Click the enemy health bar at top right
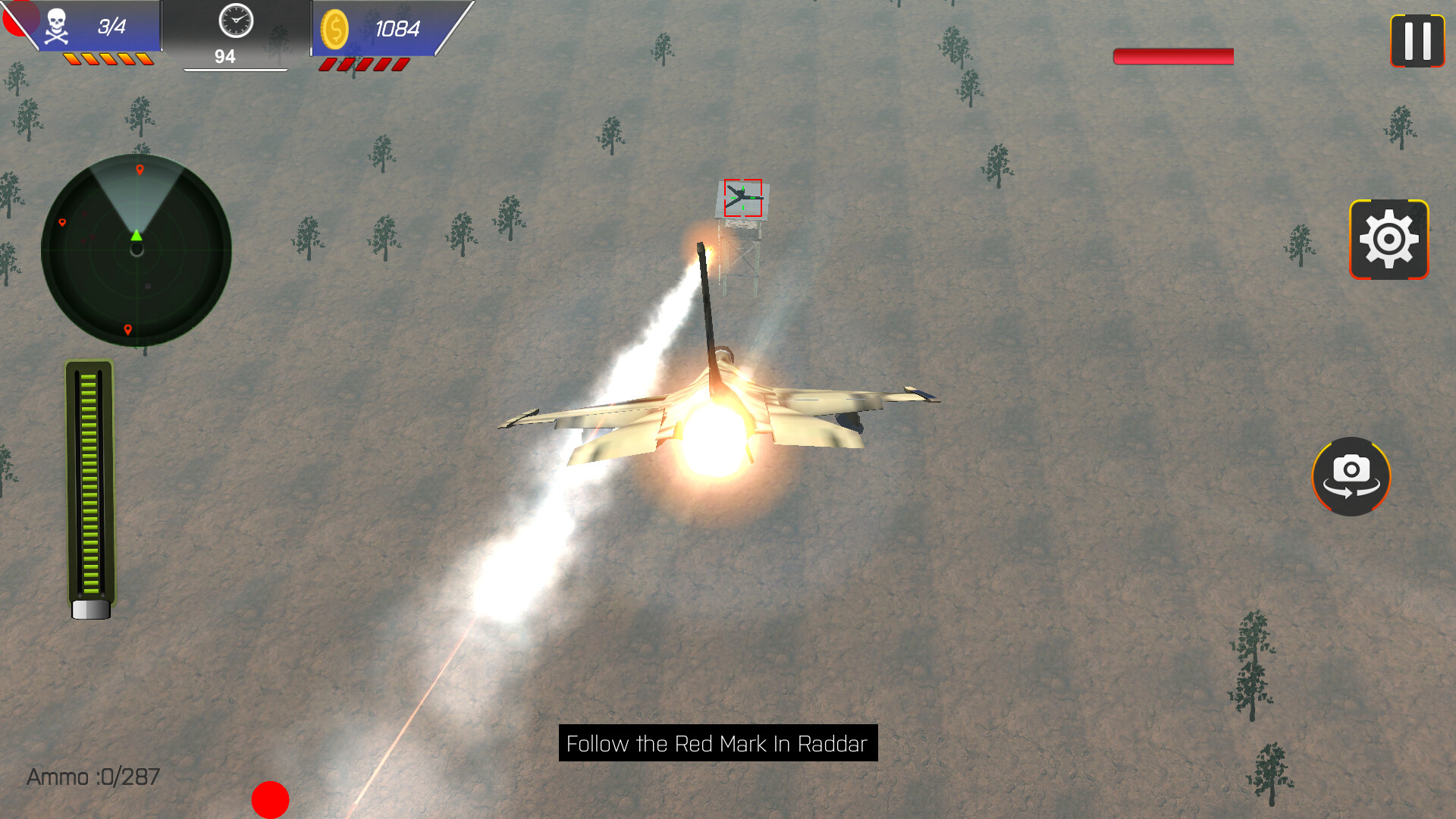The height and width of the screenshot is (819, 1456). 1172,56
